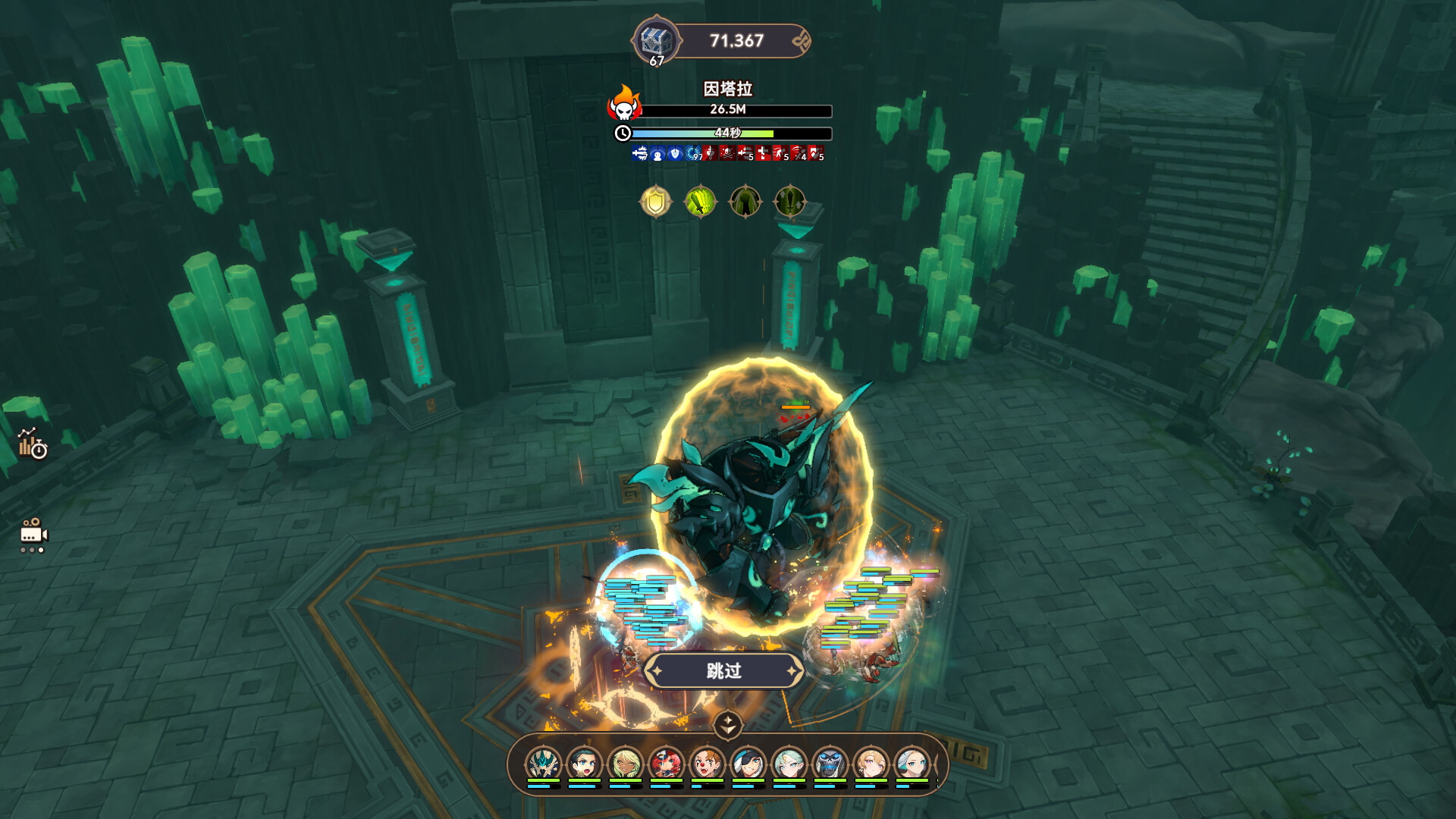
Task: Select the teal horned armored hero portrait
Action: pos(543,763)
